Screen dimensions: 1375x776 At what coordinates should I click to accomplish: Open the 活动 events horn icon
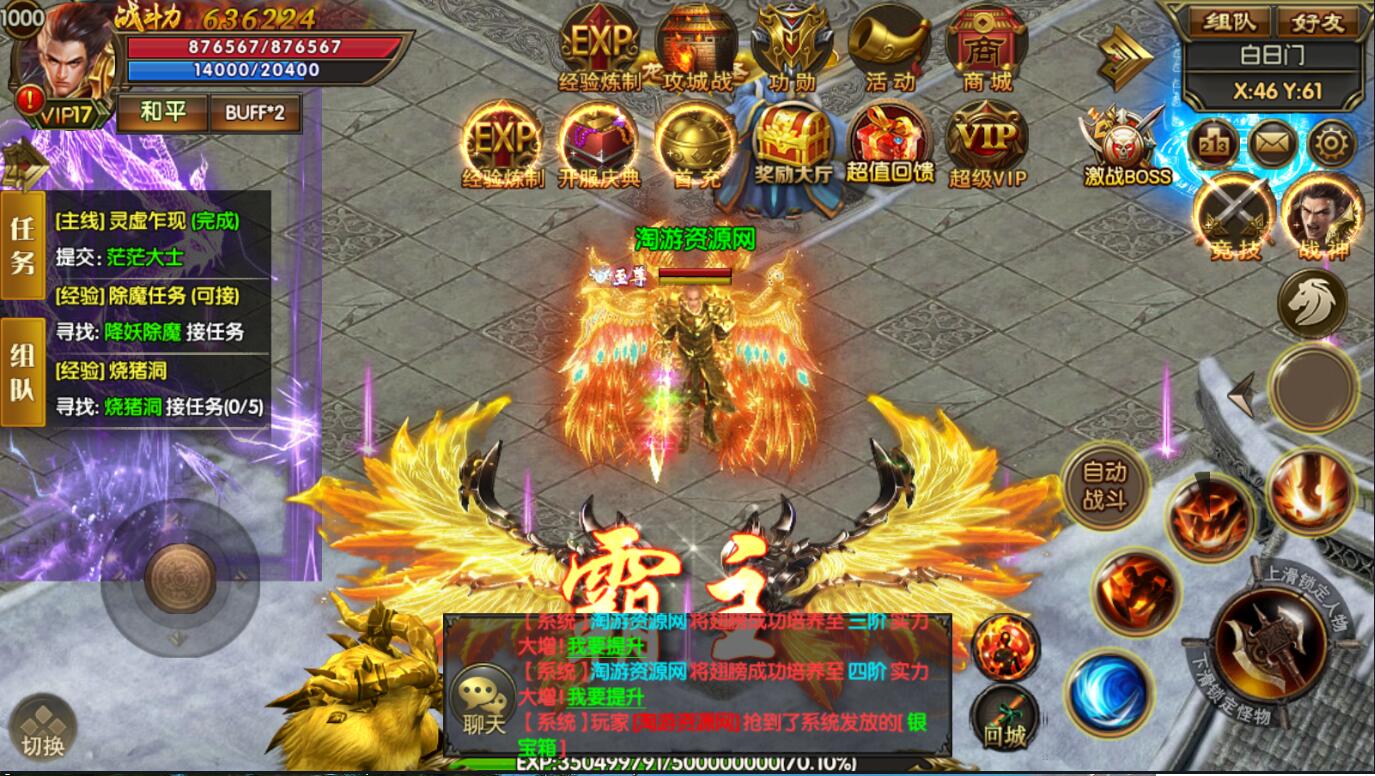(889, 50)
